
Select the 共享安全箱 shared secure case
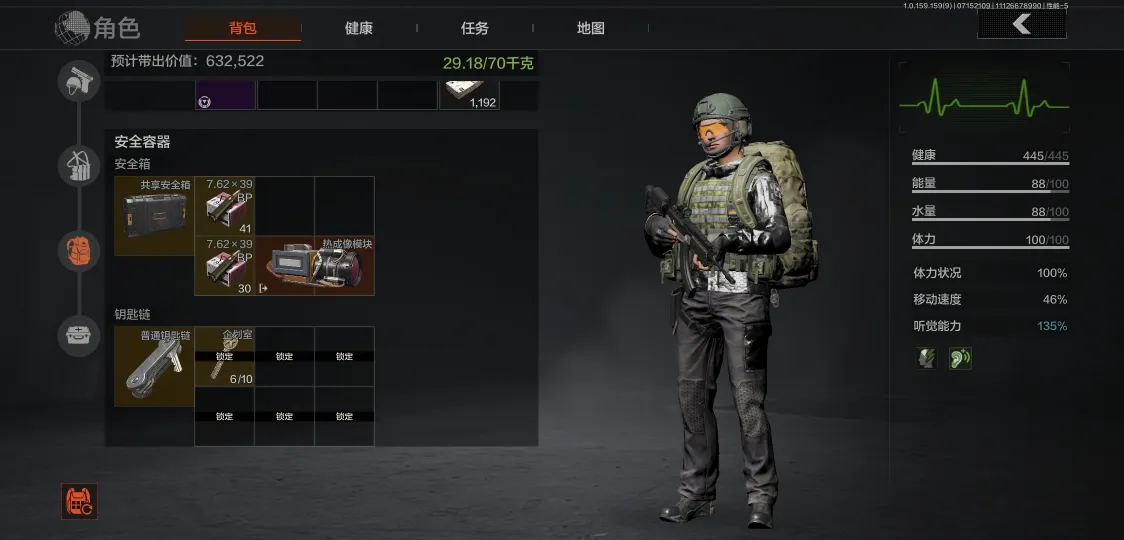click(x=154, y=216)
